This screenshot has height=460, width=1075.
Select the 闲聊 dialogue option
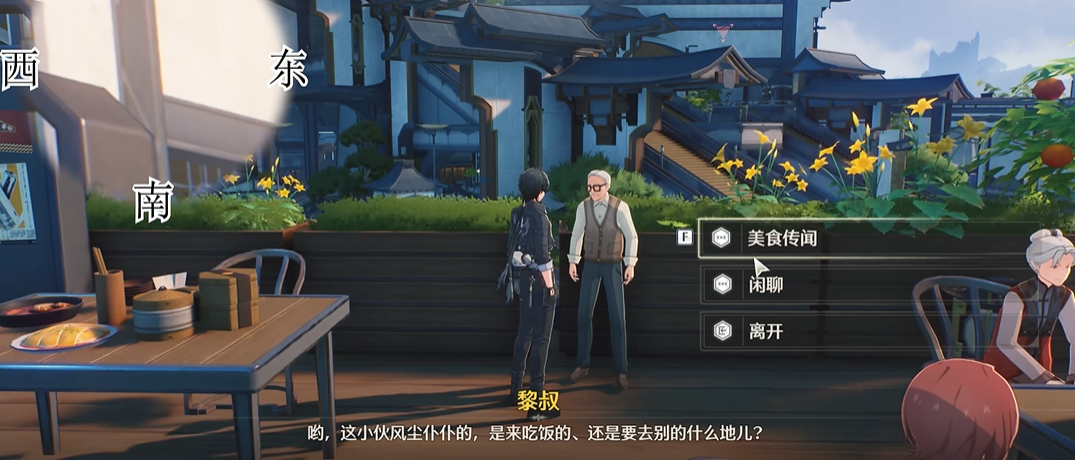click(766, 286)
